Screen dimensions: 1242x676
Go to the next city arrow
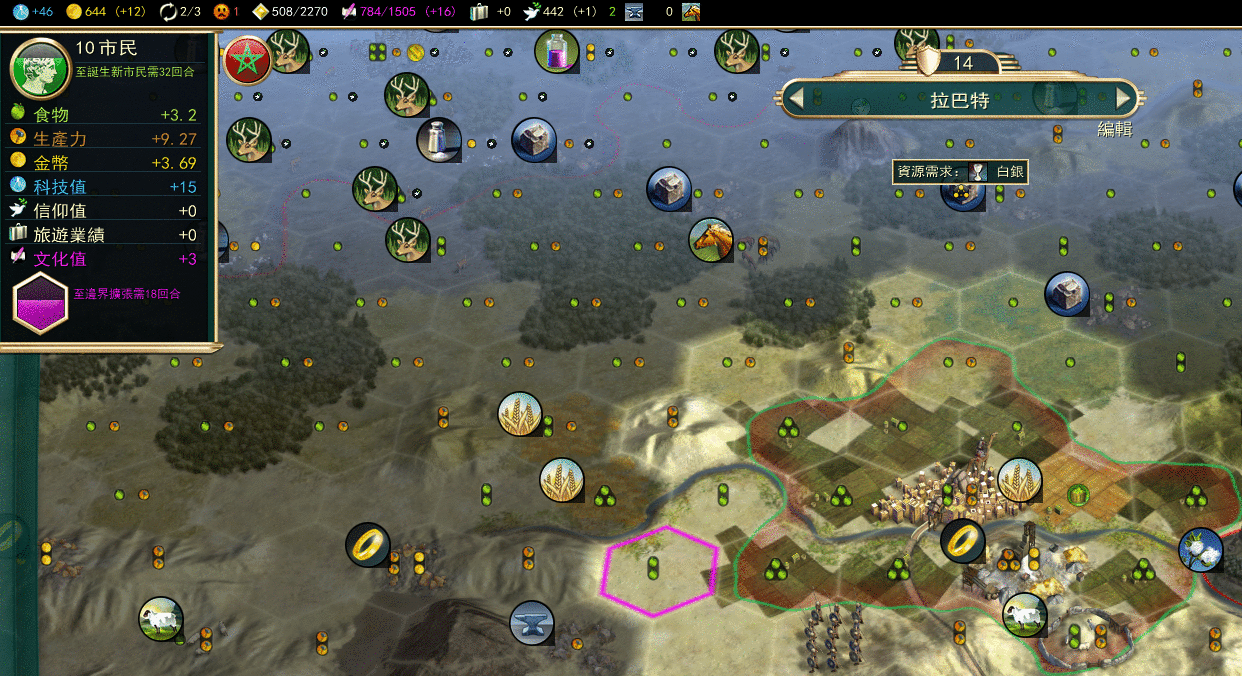[1124, 98]
